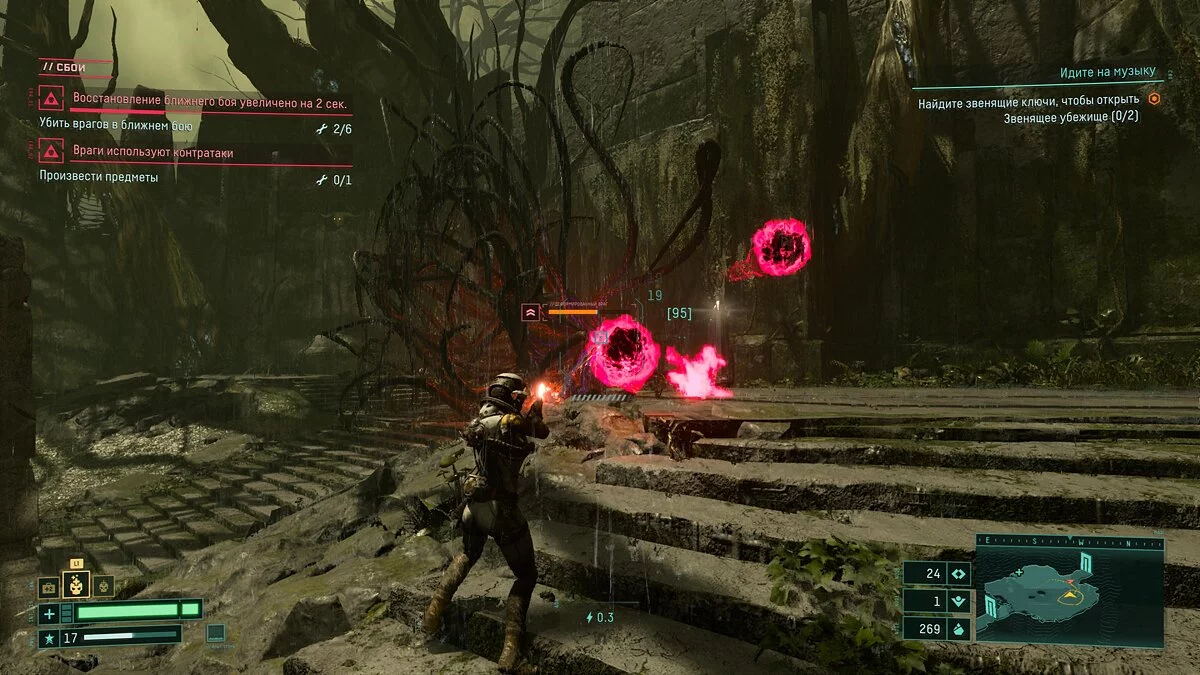The height and width of the screenshot is (675, 1200).
Task: Click the plus marker on the minimap
Action: [x=1019, y=572]
